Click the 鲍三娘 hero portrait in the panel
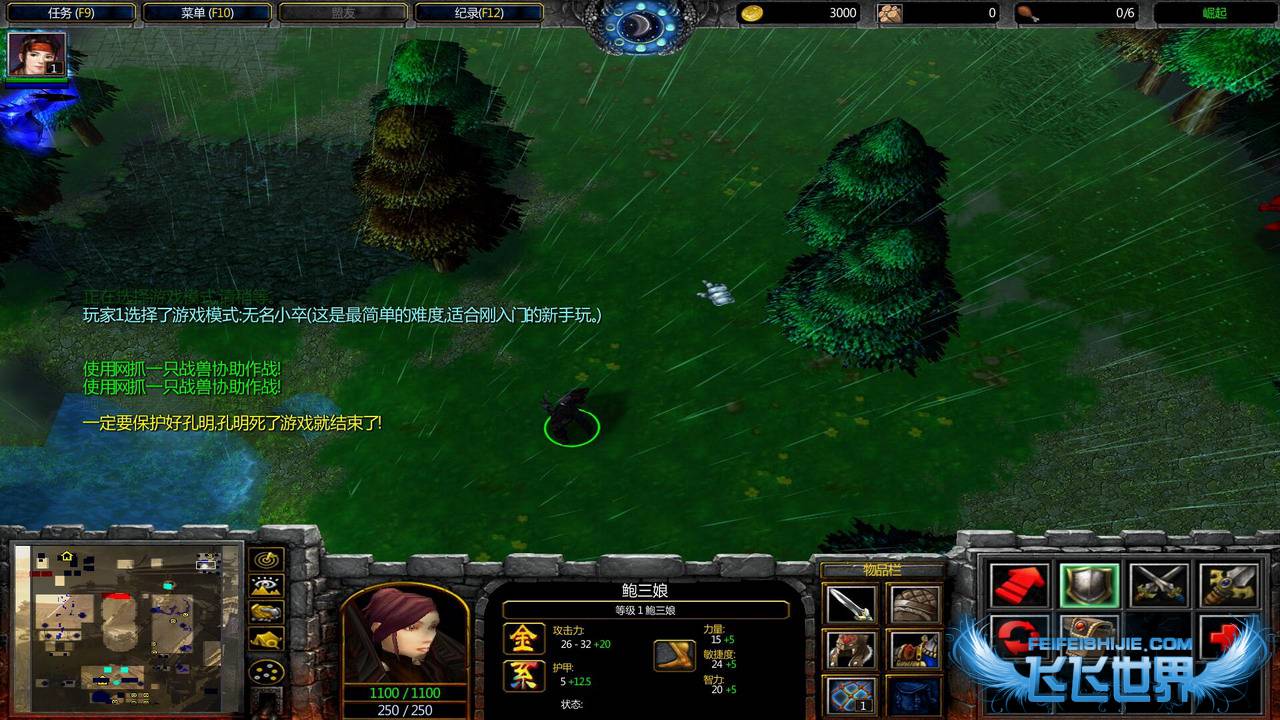Image resolution: width=1280 pixels, height=720 pixels. tap(405, 635)
